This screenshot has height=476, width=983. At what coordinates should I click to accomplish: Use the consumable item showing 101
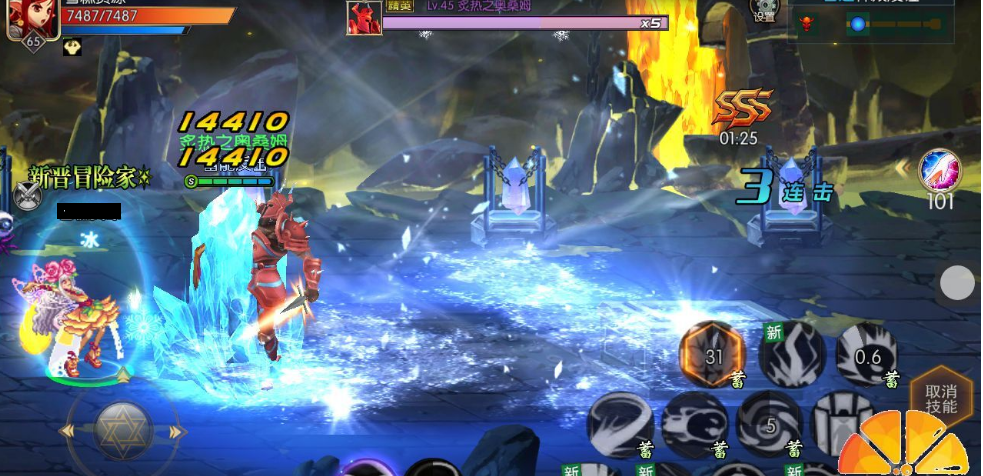pos(939,171)
